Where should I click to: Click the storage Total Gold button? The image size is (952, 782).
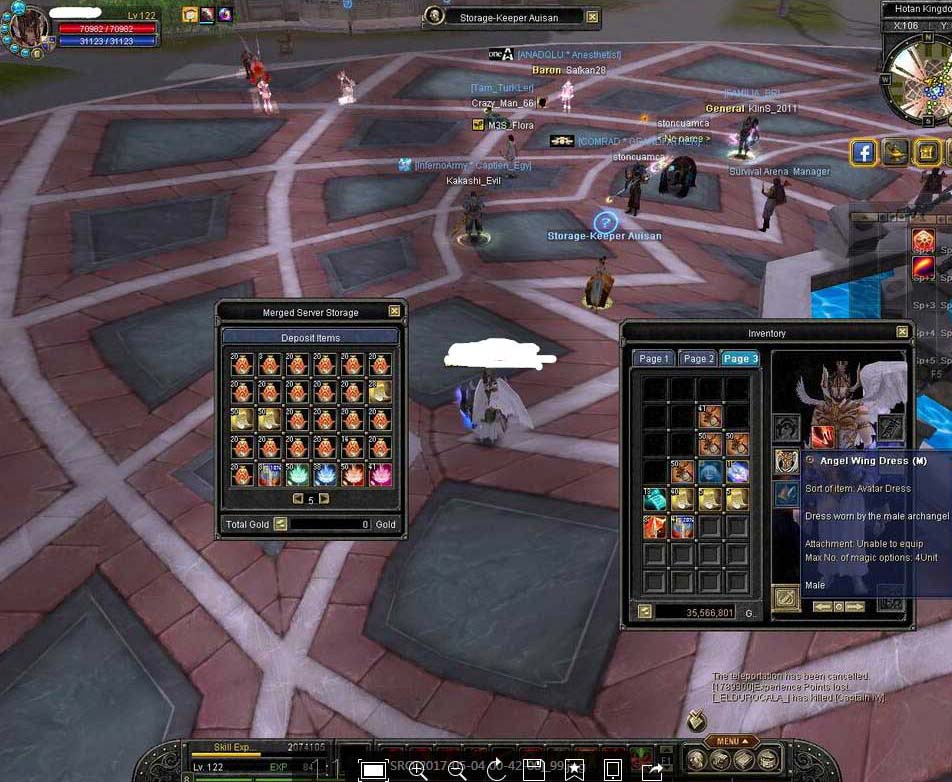click(x=281, y=524)
